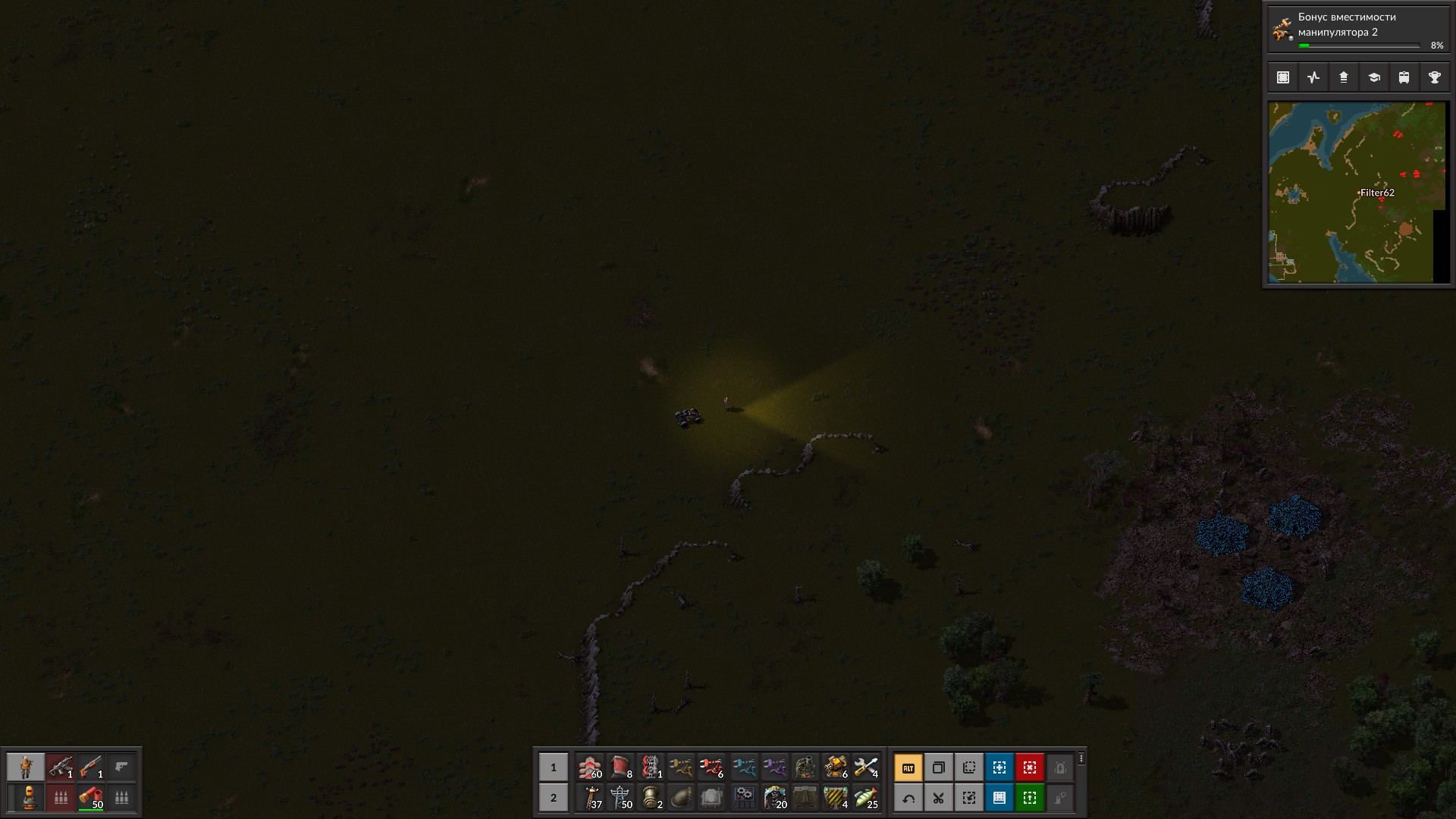Activate the red deconstruction planner tool
This screenshot has width=1456, height=819.
point(1030,767)
